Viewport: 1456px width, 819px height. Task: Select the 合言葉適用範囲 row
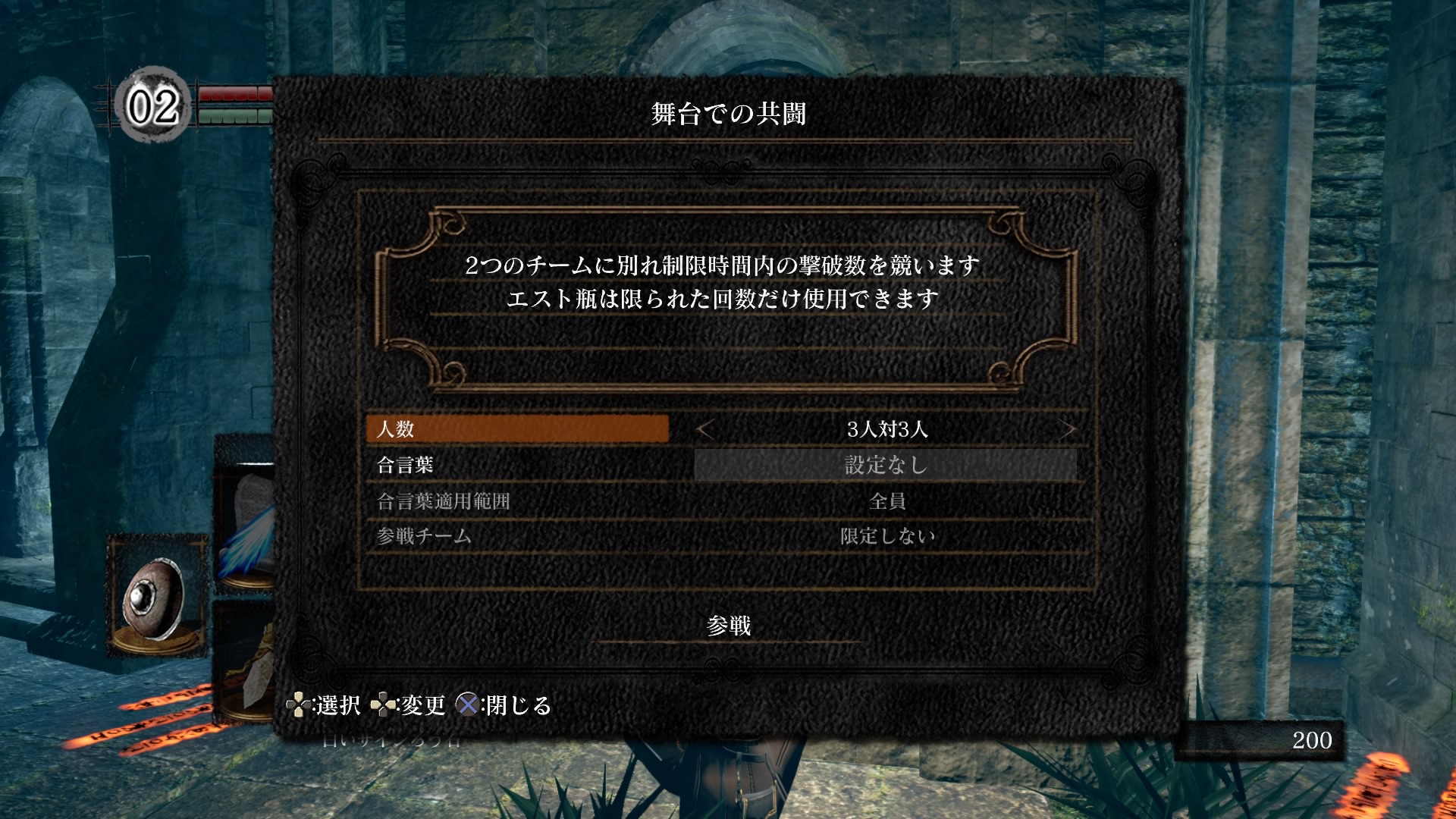pyautogui.click(x=516, y=500)
